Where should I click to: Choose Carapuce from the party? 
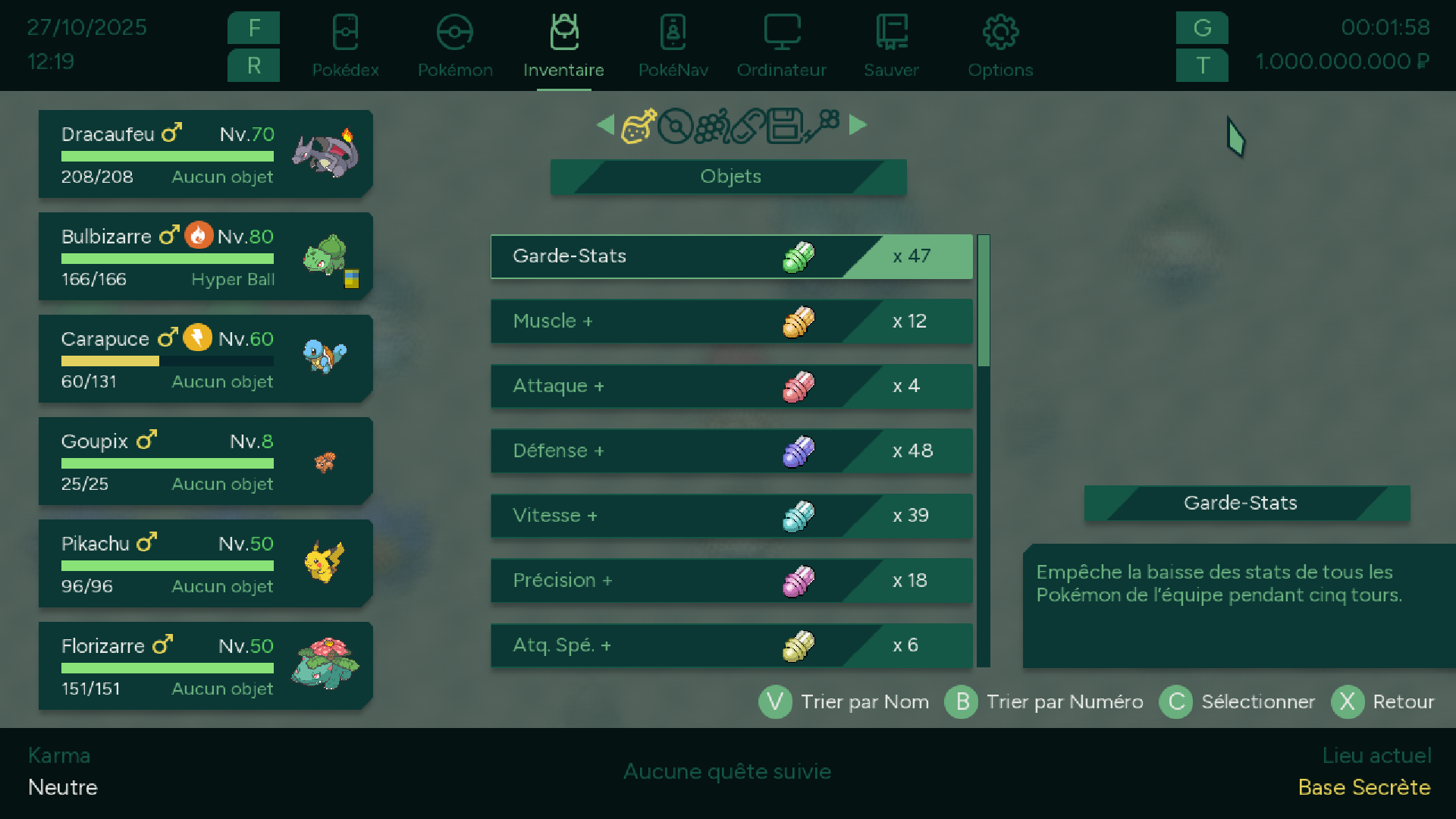(205, 359)
